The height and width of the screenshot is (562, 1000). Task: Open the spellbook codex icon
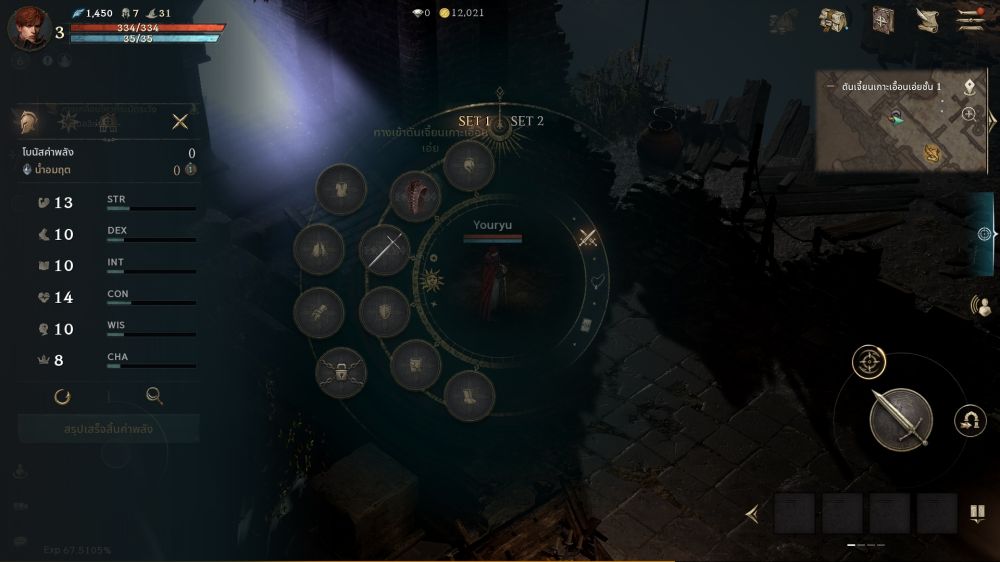point(882,20)
